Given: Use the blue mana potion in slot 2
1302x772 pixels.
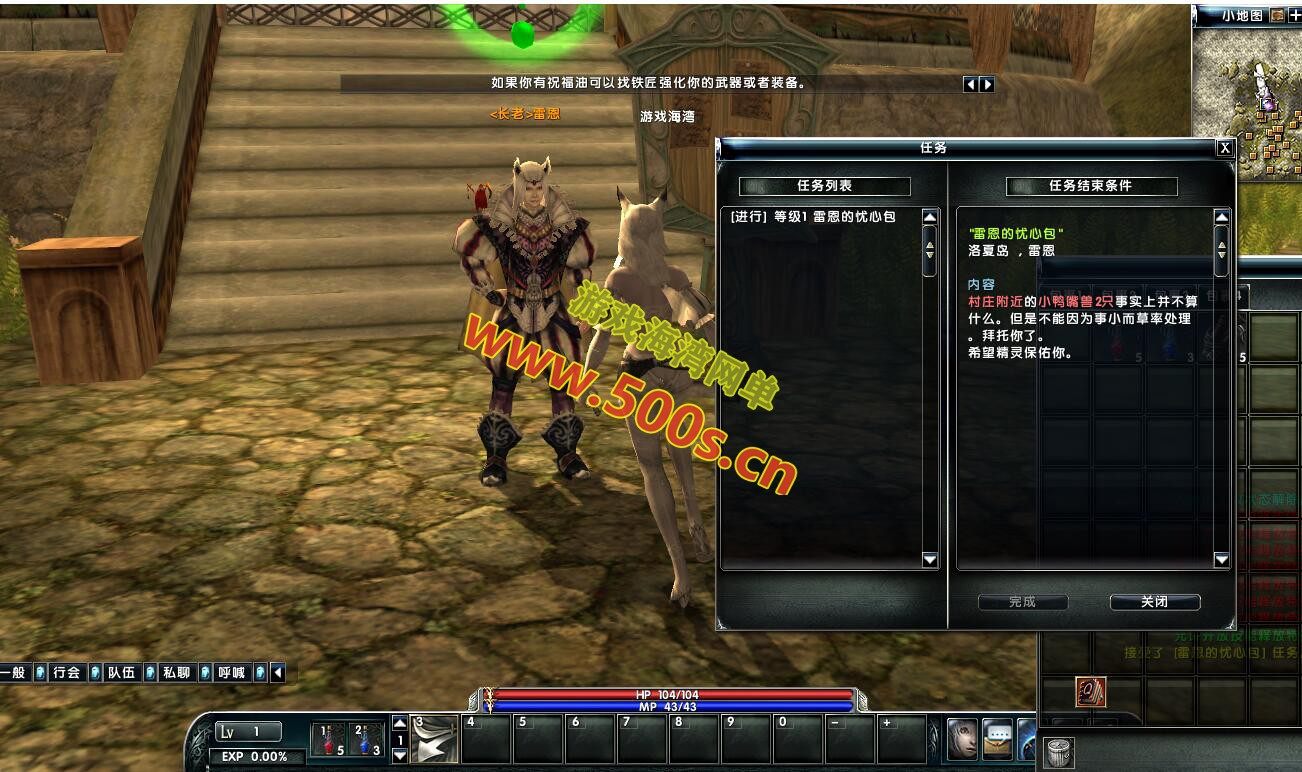Looking at the screenshot, I should 366,740.
